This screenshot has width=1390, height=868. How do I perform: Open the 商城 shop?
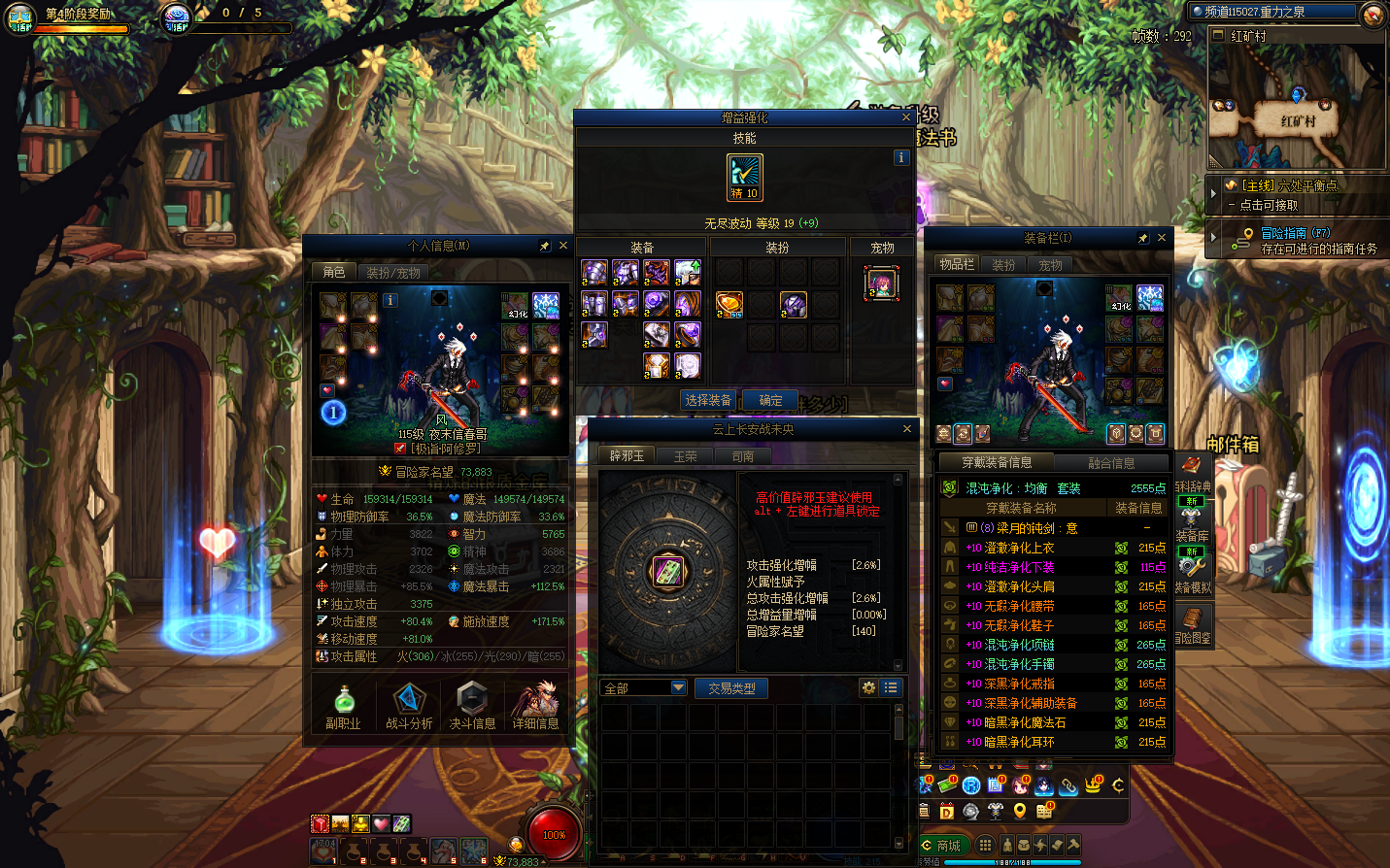point(942,846)
